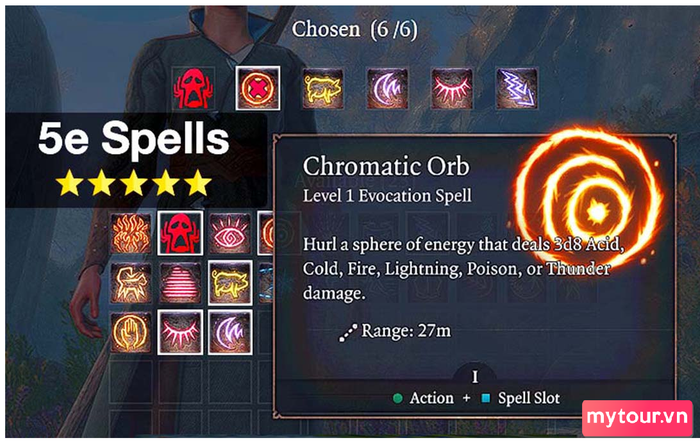Select the purple lightning bolt spell
The image size is (700, 446).
click(516, 88)
